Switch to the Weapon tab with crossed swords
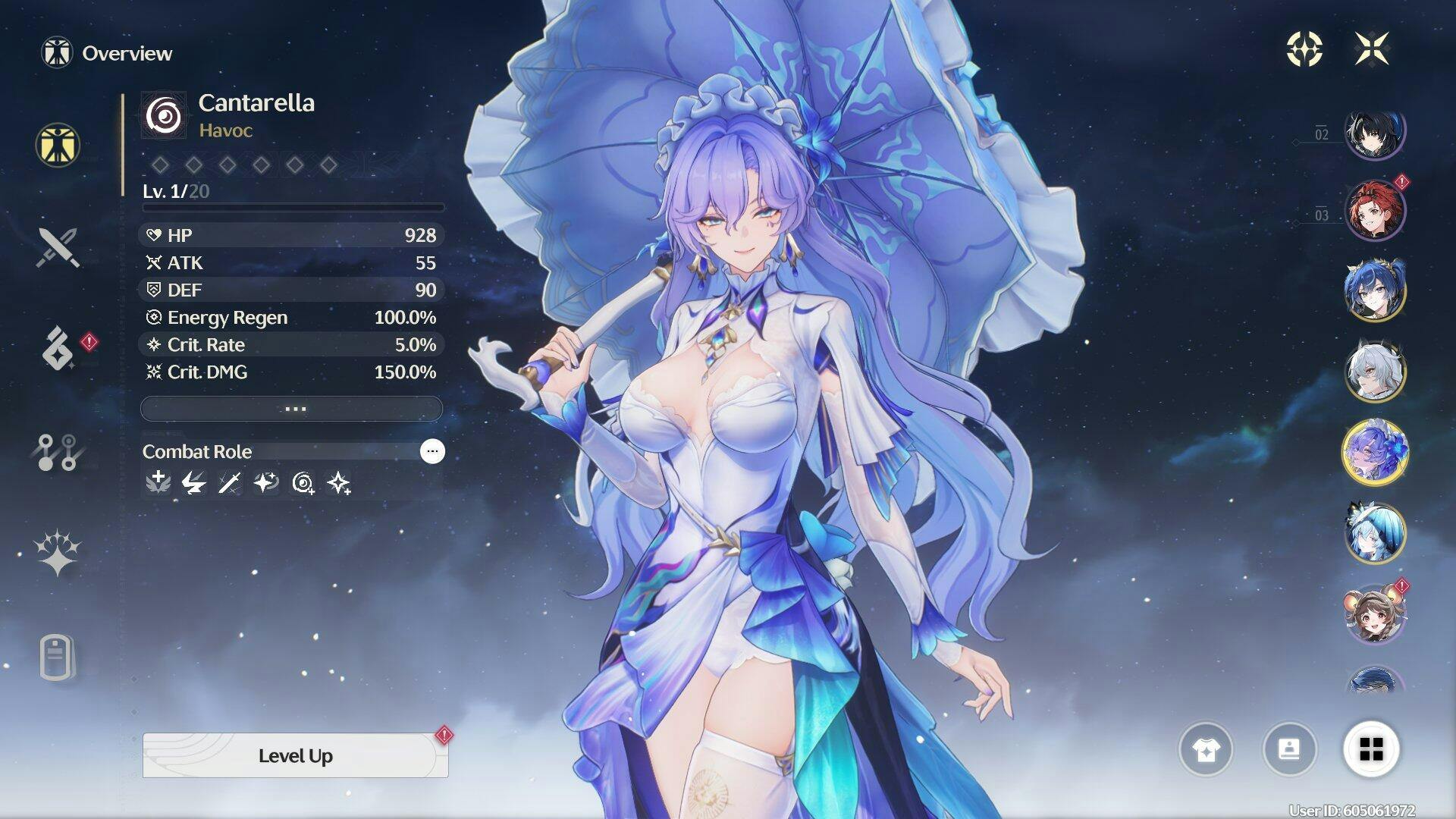This screenshot has width=1456, height=819. 58,247
